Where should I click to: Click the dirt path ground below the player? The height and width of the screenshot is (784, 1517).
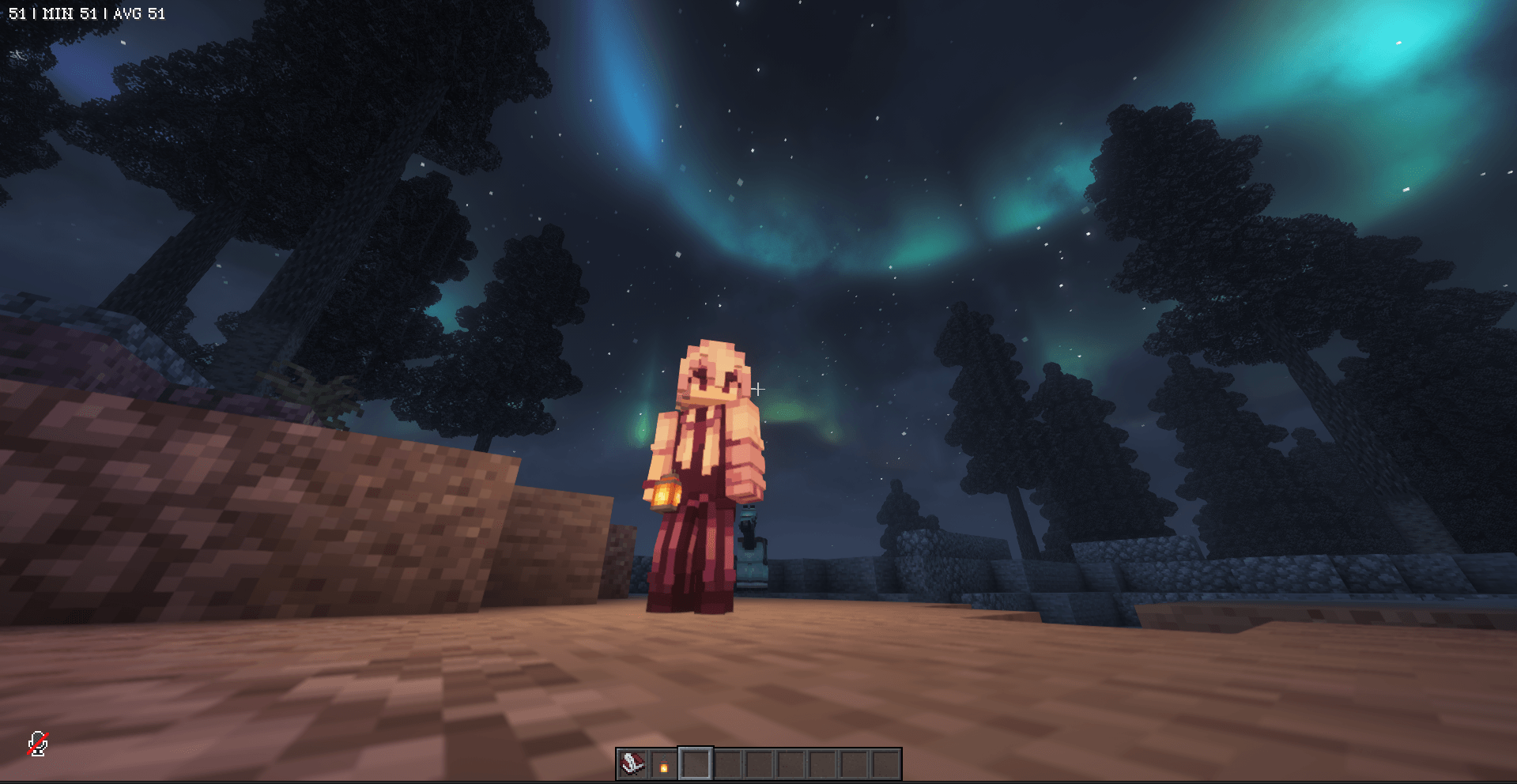[711, 688]
